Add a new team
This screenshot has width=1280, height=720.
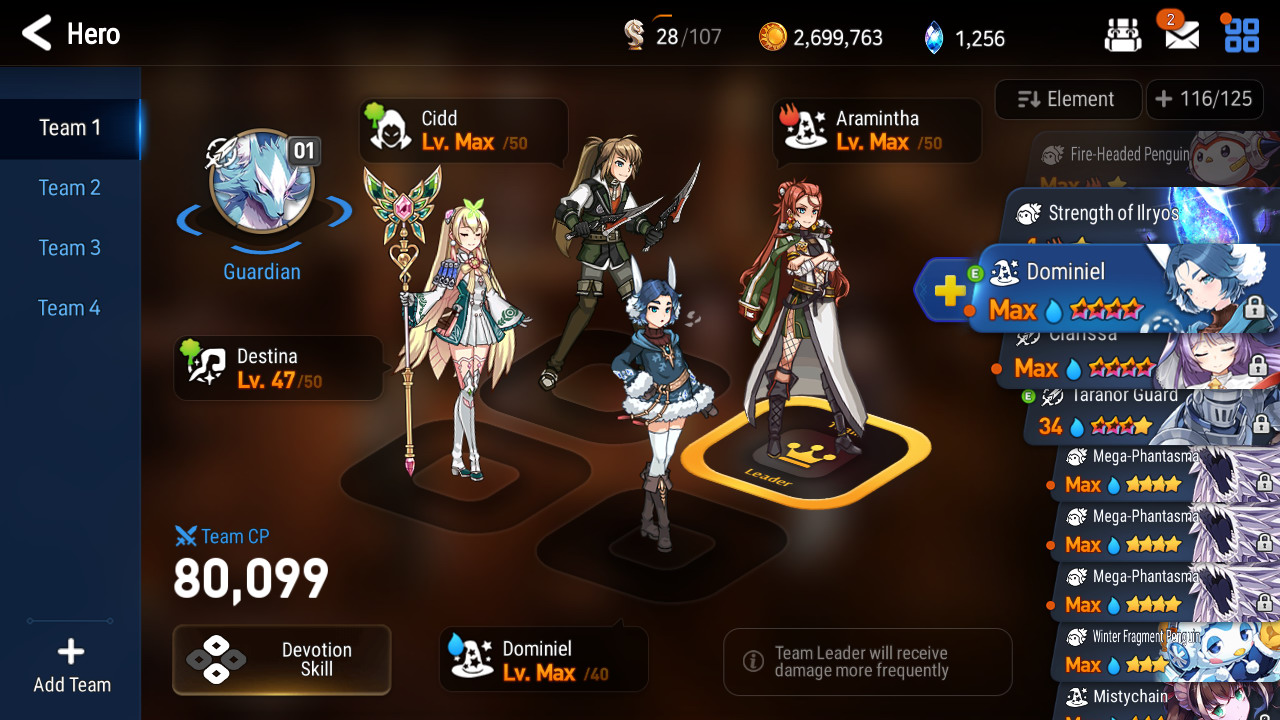71,666
